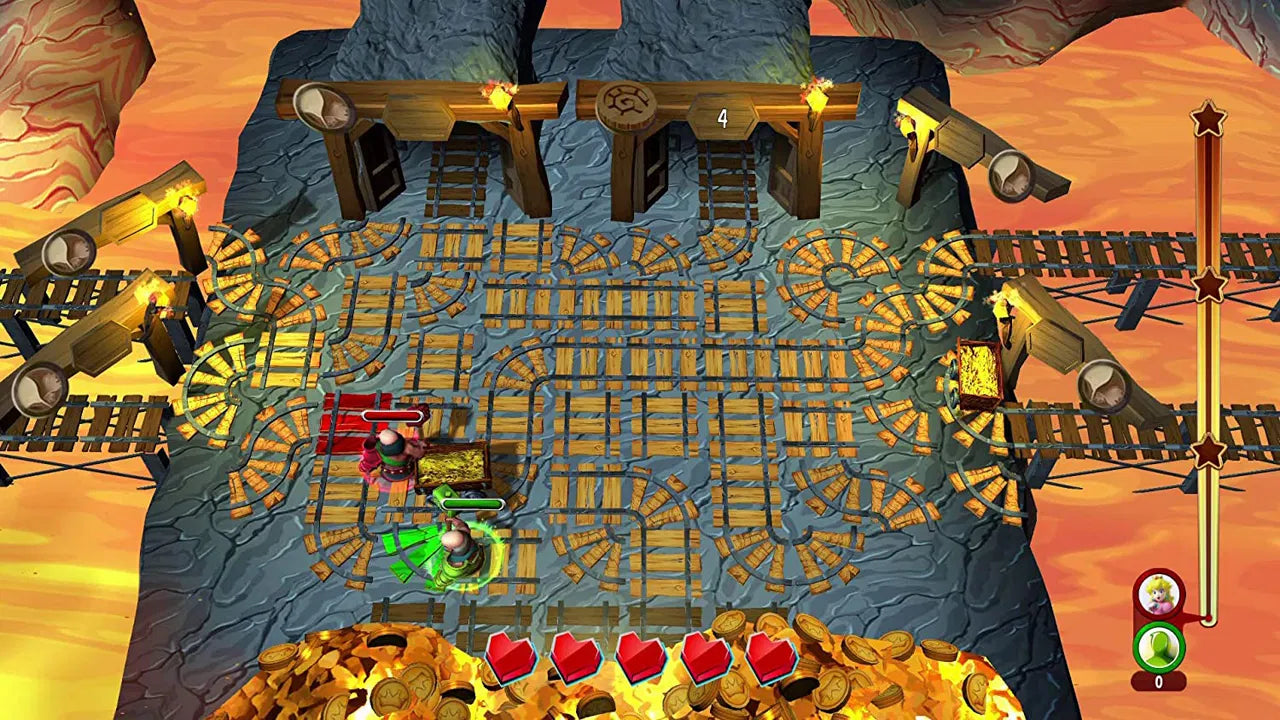Click the Peach player portrait
The height and width of the screenshot is (720, 1280).
pyautogui.click(x=1159, y=595)
